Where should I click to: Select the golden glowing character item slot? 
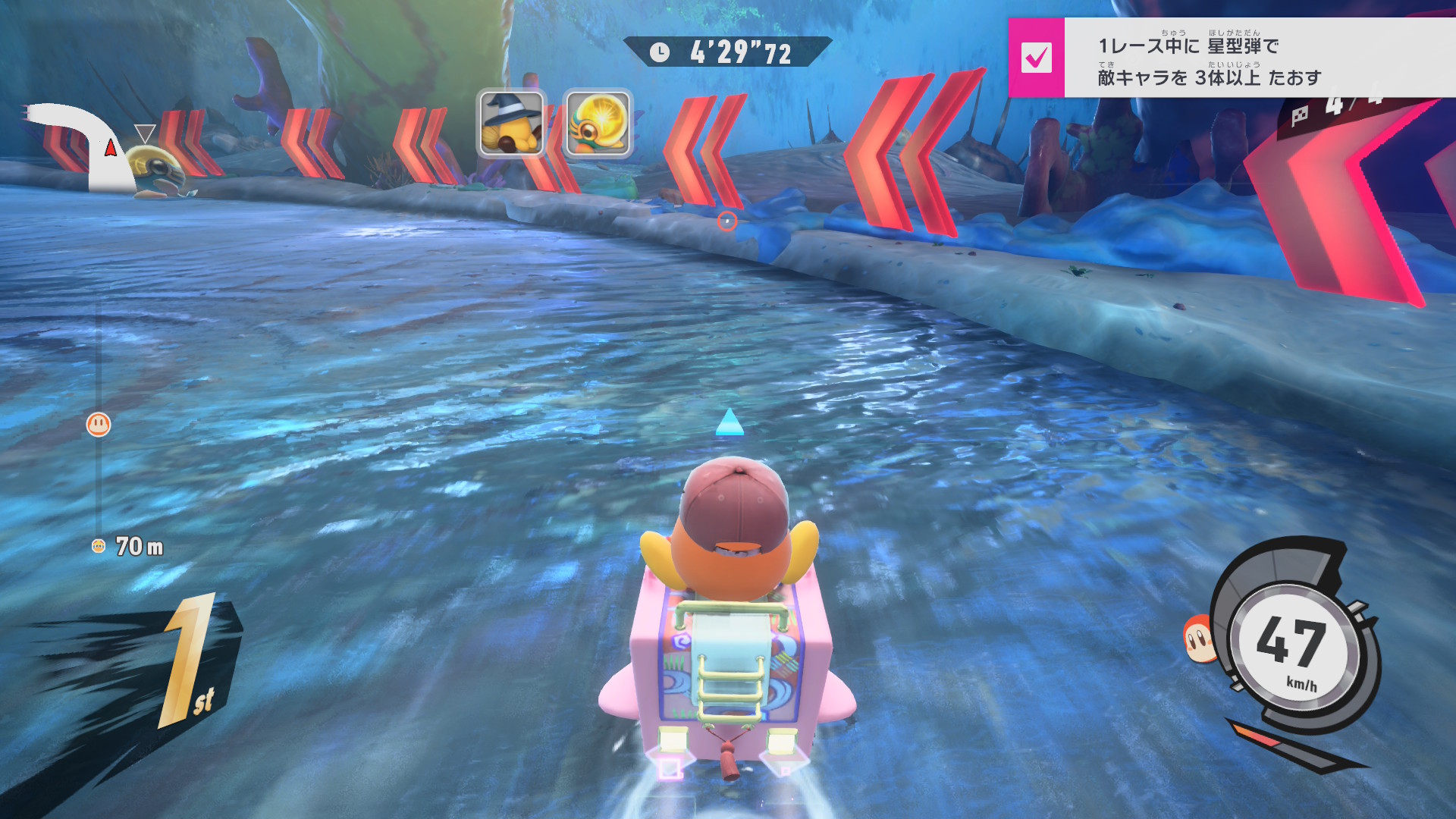(598, 123)
